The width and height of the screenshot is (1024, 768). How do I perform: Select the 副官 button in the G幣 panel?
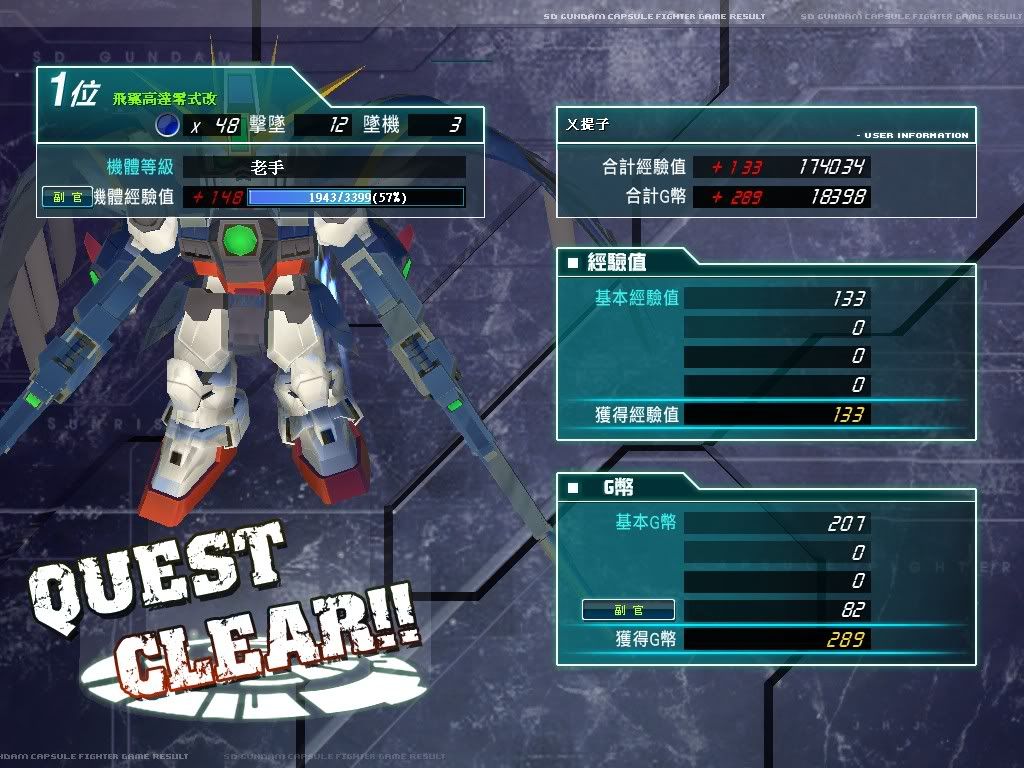[628, 610]
